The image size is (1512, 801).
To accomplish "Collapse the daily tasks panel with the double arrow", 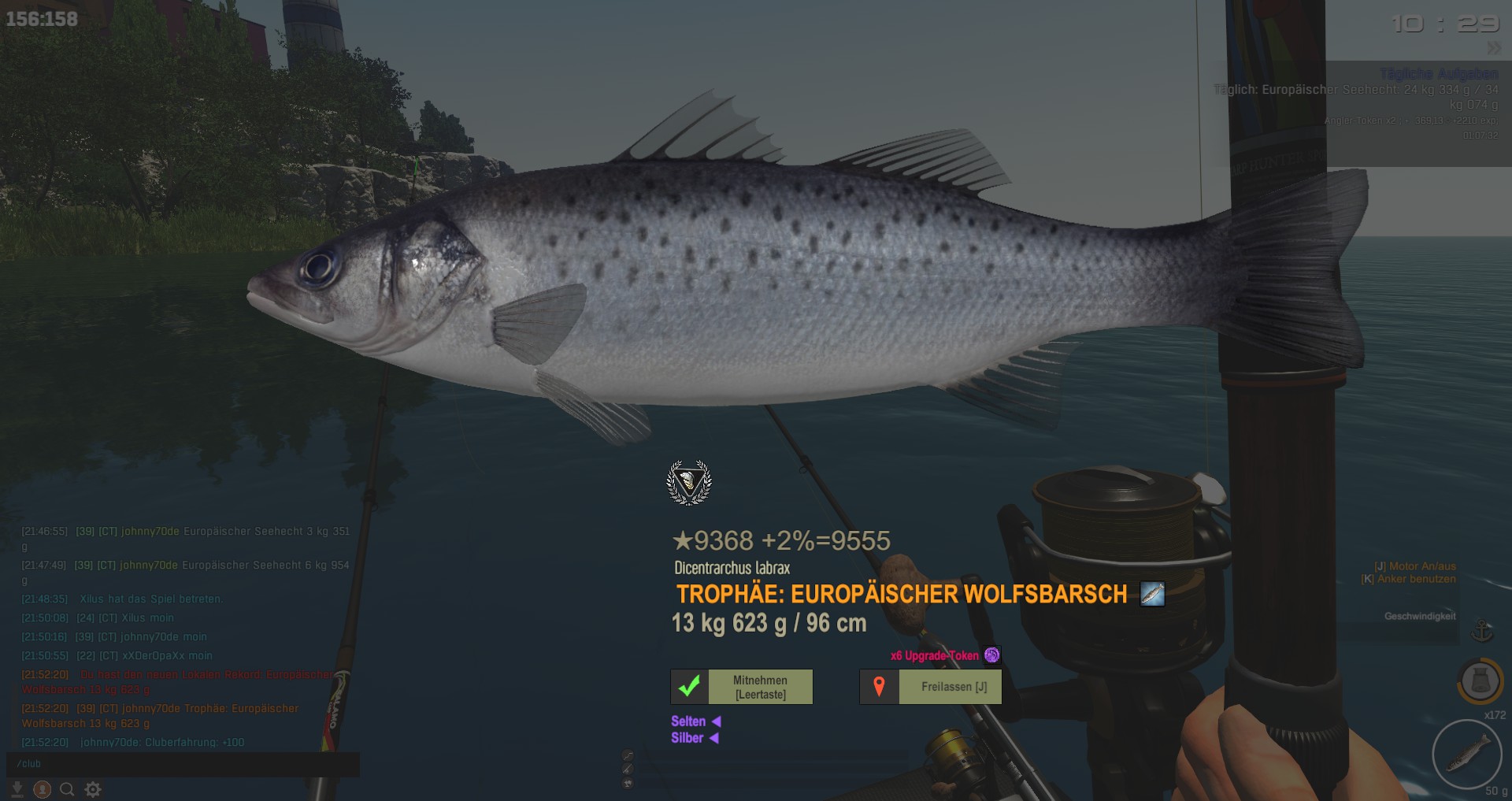I will (x=1493, y=49).
